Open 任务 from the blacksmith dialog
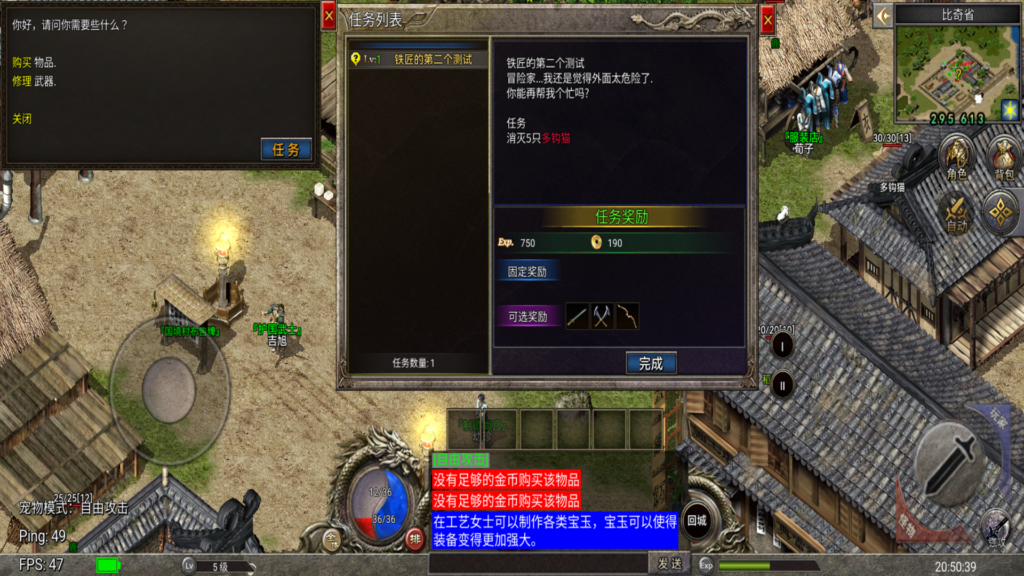 click(286, 150)
